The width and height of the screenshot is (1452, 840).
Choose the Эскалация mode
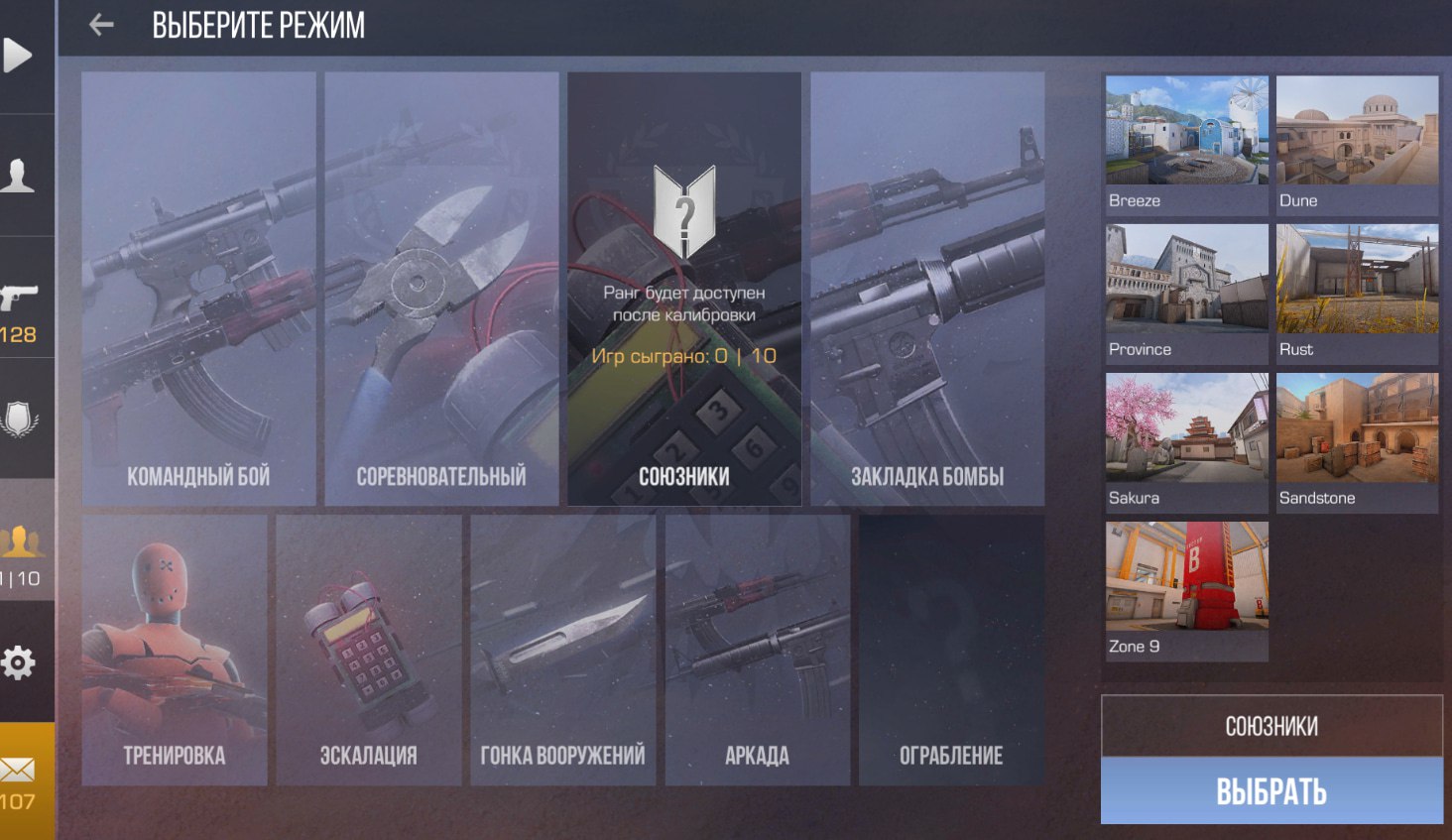369,651
